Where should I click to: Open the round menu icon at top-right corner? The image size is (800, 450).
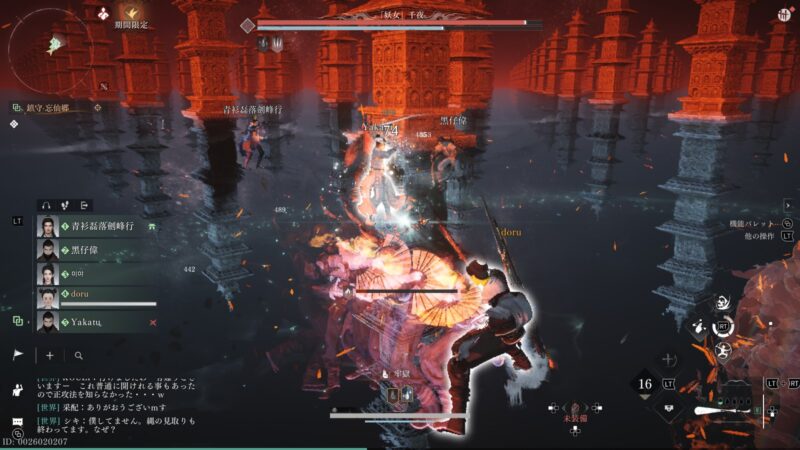(784, 14)
